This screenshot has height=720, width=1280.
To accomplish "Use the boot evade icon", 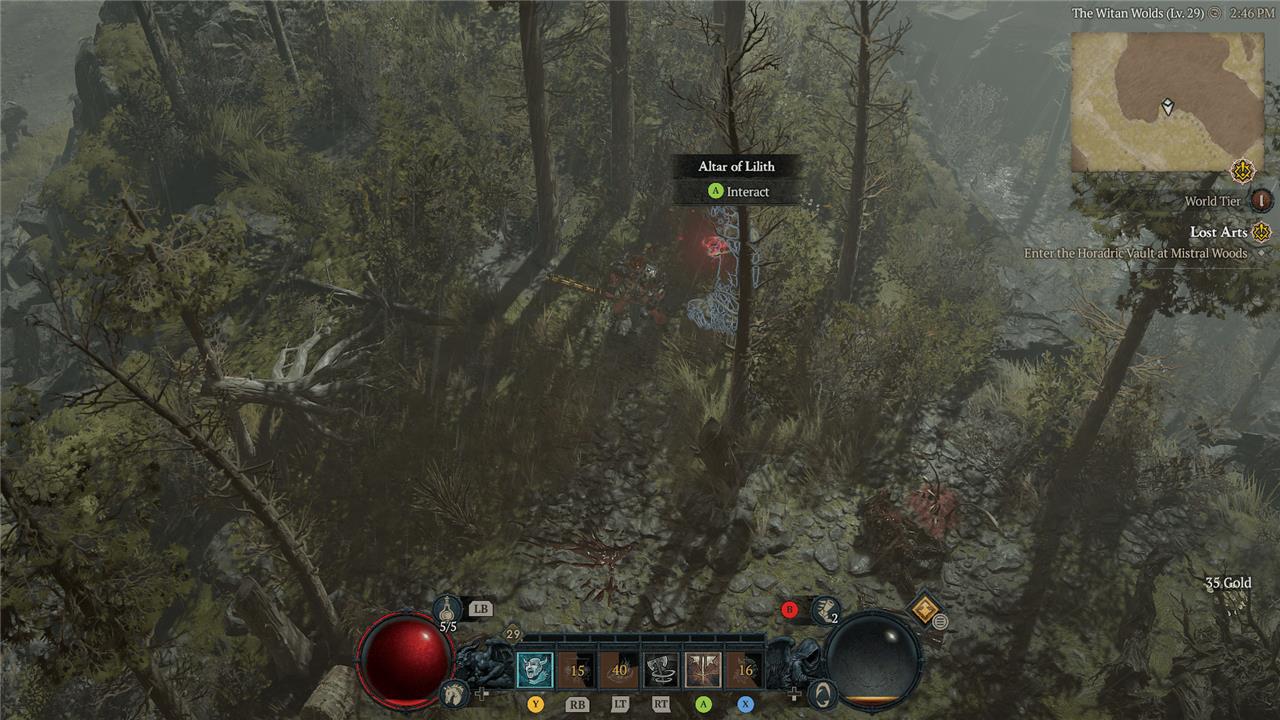I will 825,608.
